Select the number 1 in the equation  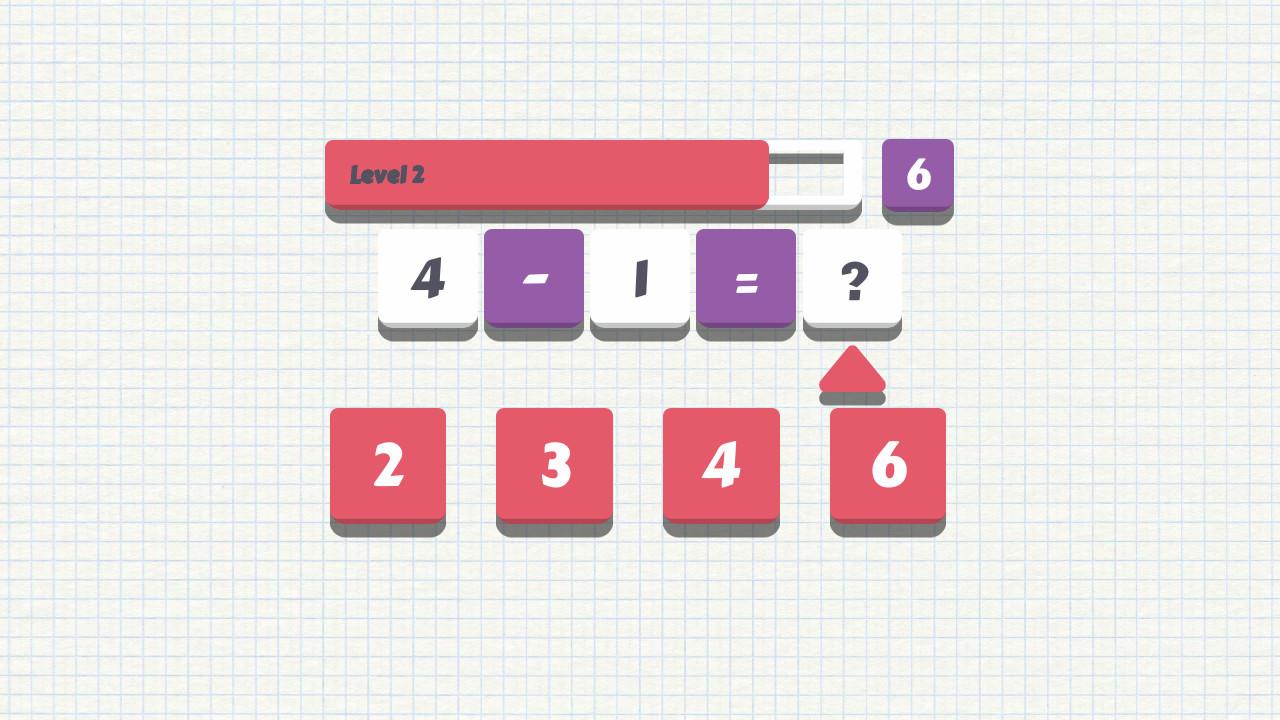[x=640, y=277]
